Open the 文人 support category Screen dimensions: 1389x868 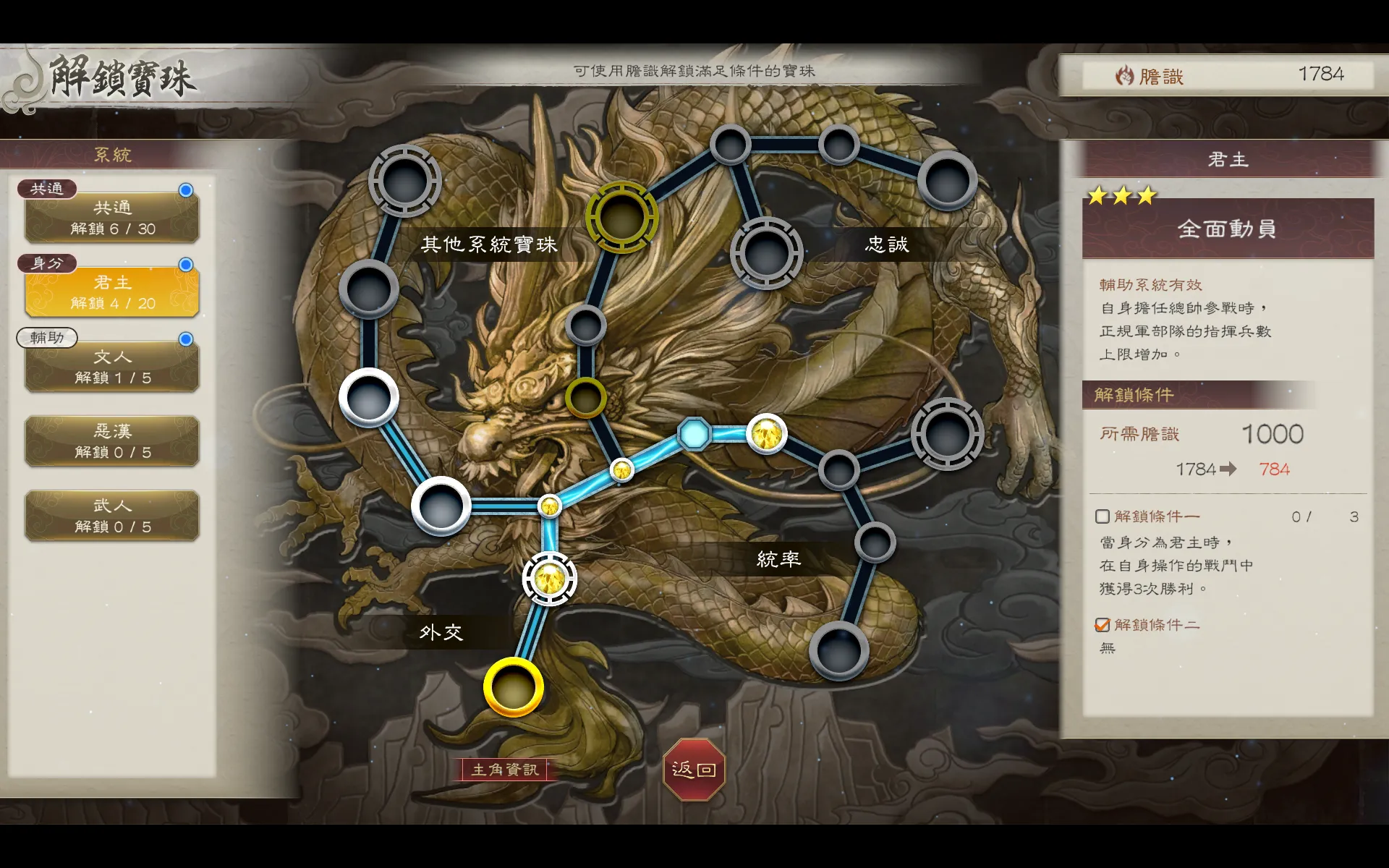coord(112,367)
